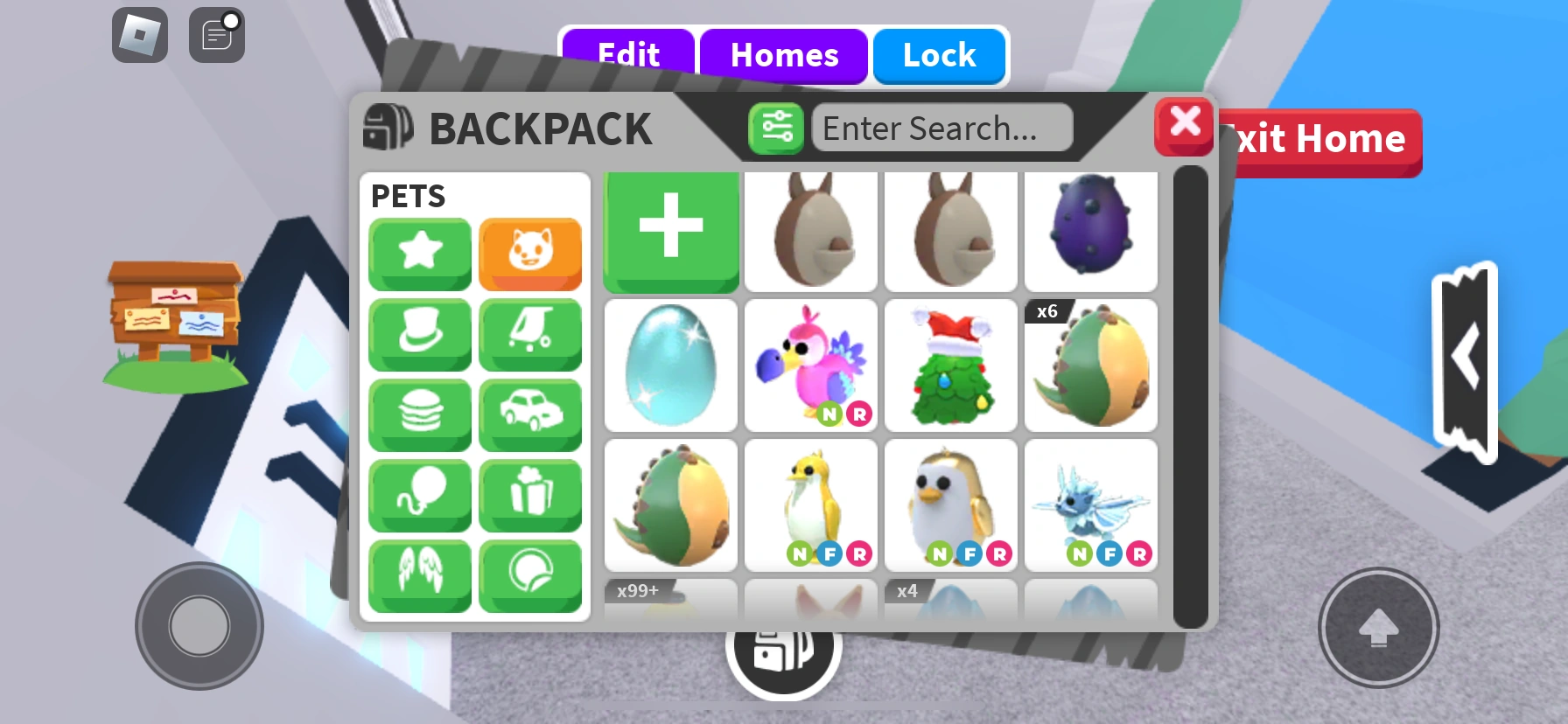Screen dimensions: 1568x724
Task: Switch to the Homes tab
Action: coord(783,55)
